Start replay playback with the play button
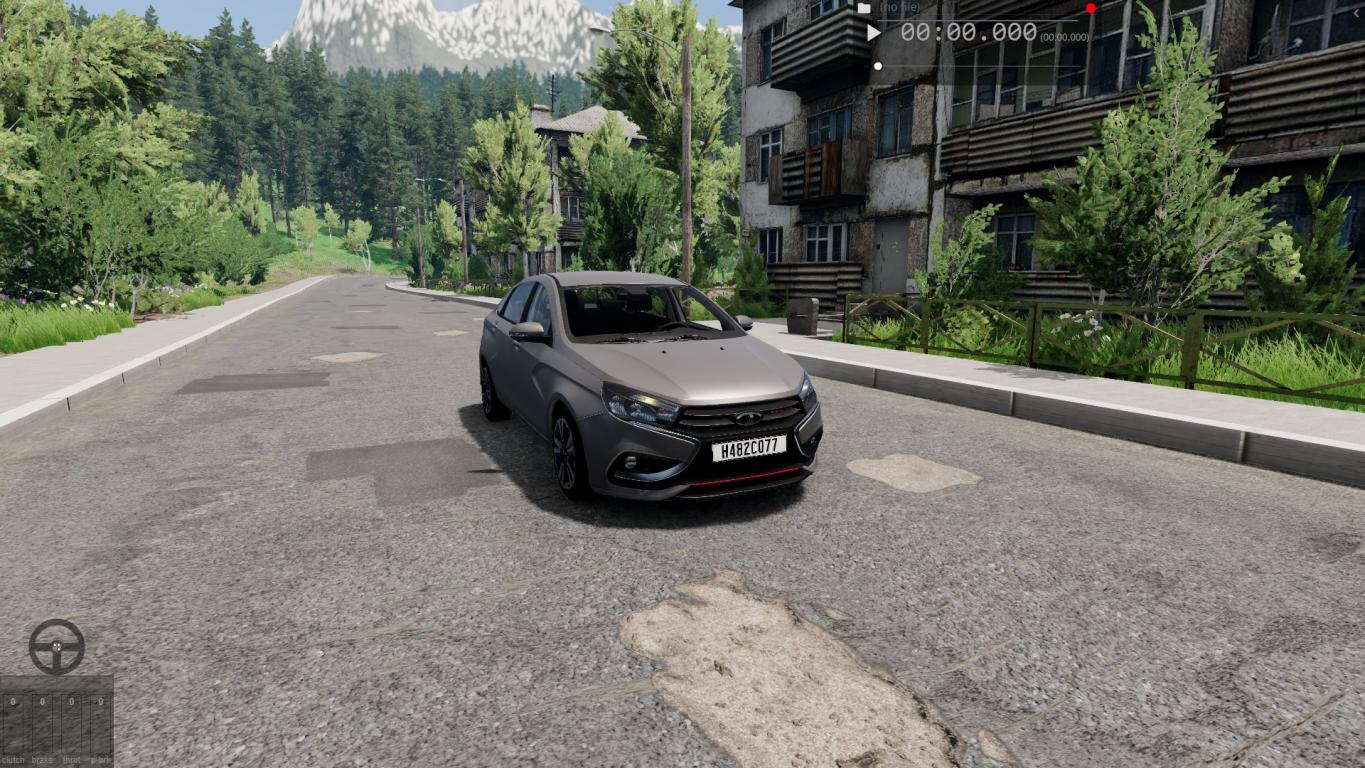The height and width of the screenshot is (768, 1365). coord(874,33)
